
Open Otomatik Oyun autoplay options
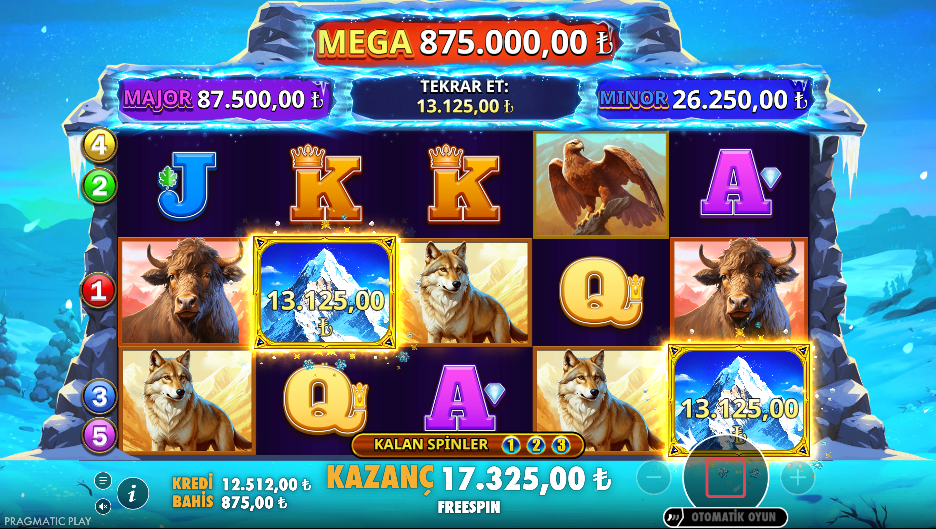726,517
